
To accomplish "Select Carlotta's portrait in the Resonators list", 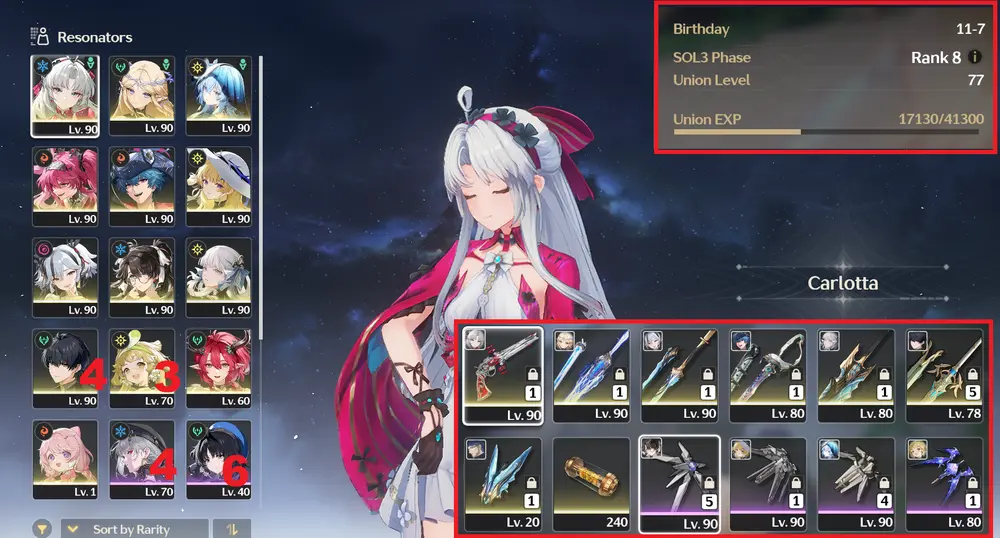I will coord(65,94).
